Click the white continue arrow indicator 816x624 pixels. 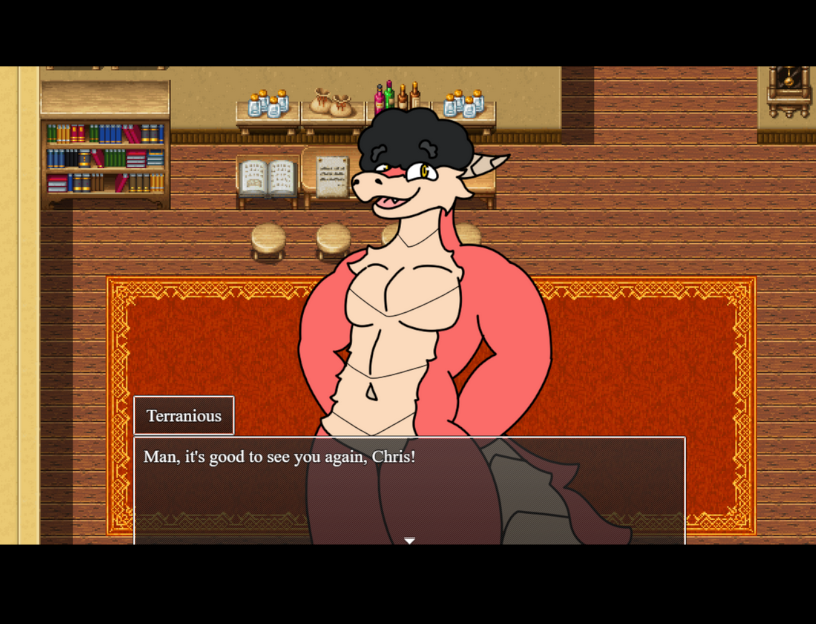click(409, 540)
